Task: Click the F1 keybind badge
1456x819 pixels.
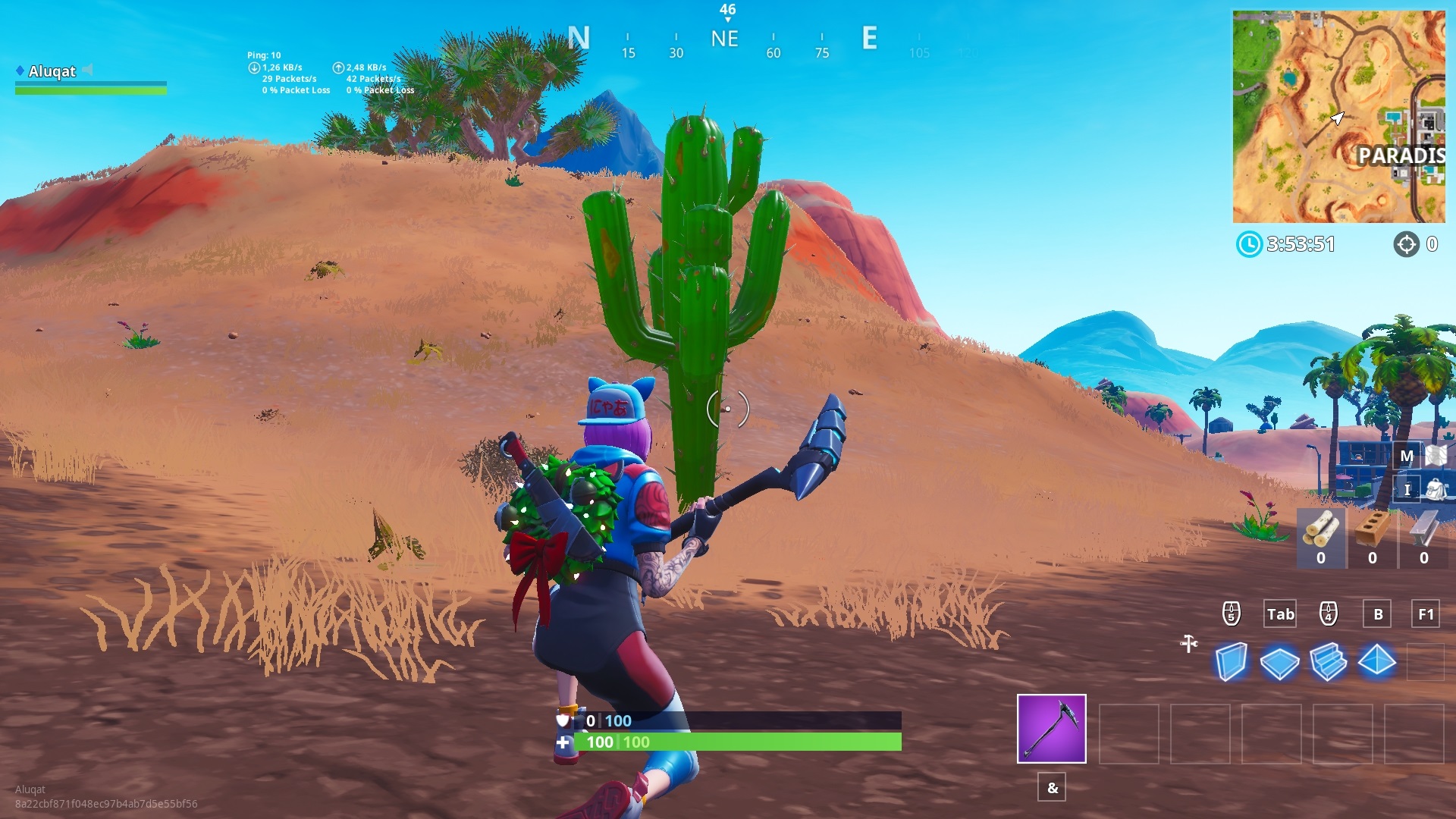Action: click(1424, 614)
